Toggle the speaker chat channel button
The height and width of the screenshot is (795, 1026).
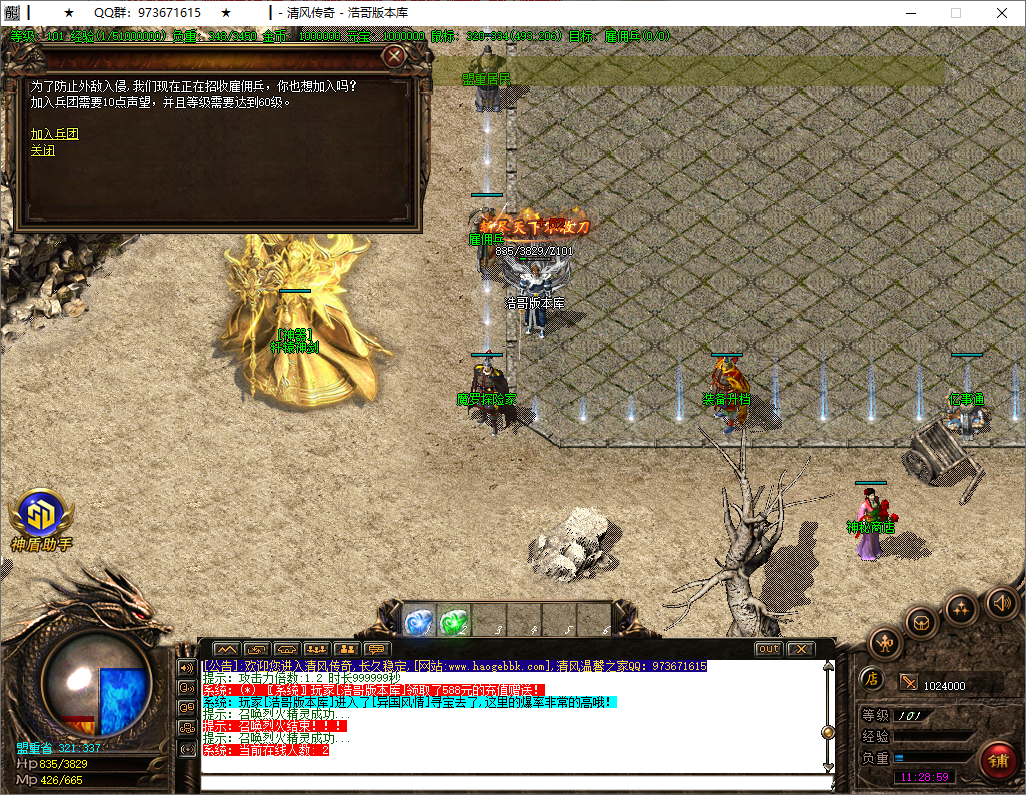click(187, 667)
